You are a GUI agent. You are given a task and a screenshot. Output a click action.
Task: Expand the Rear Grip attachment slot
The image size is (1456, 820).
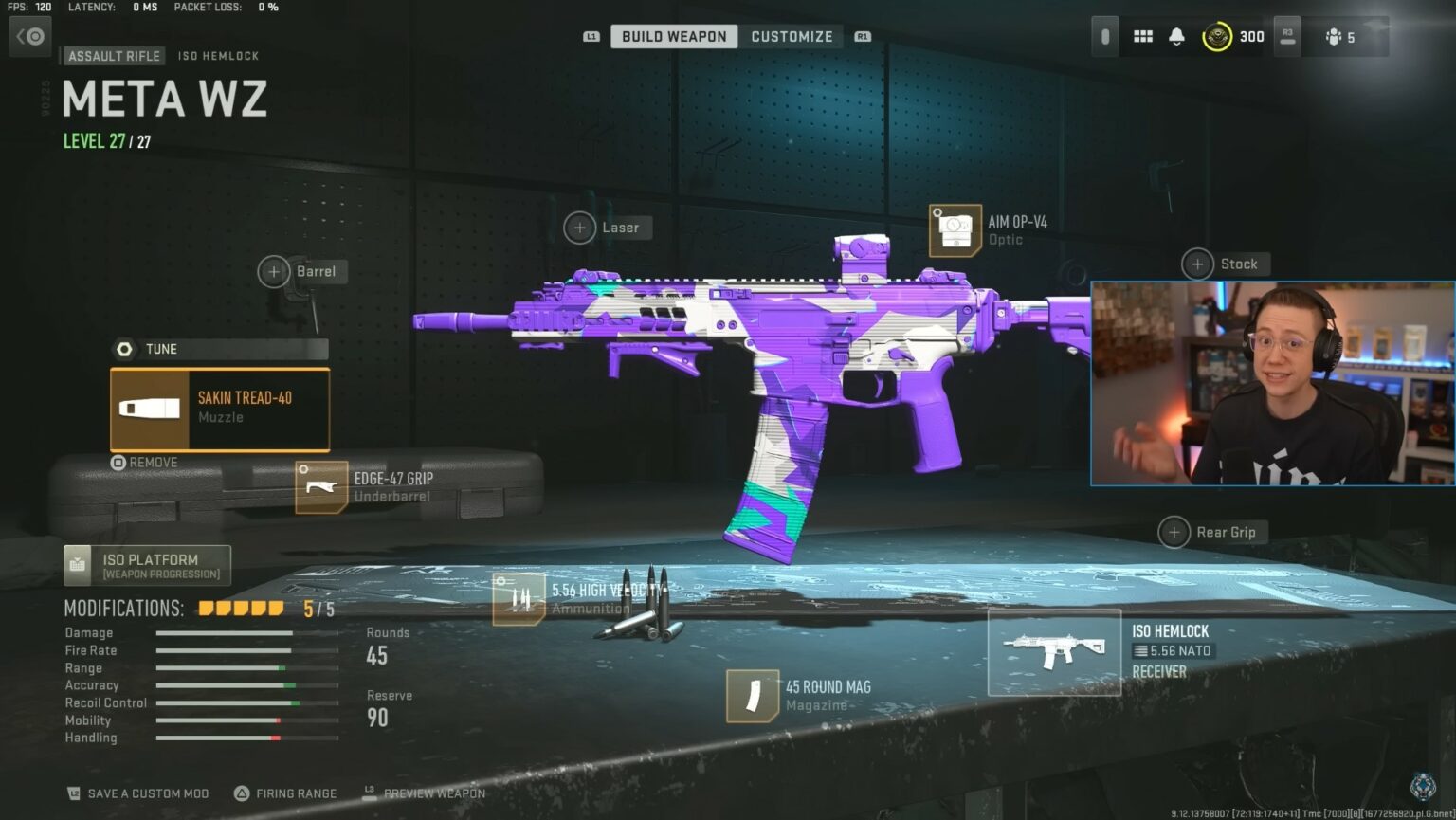coord(1174,532)
